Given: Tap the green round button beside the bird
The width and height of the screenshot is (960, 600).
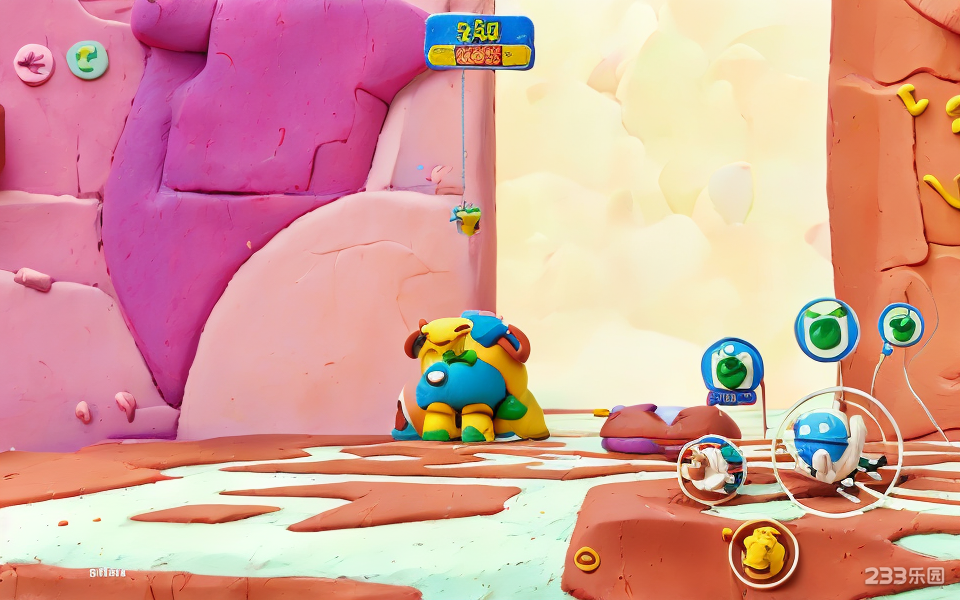Looking at the screenshot, I should pyautogui.click(x=87, y=60).
